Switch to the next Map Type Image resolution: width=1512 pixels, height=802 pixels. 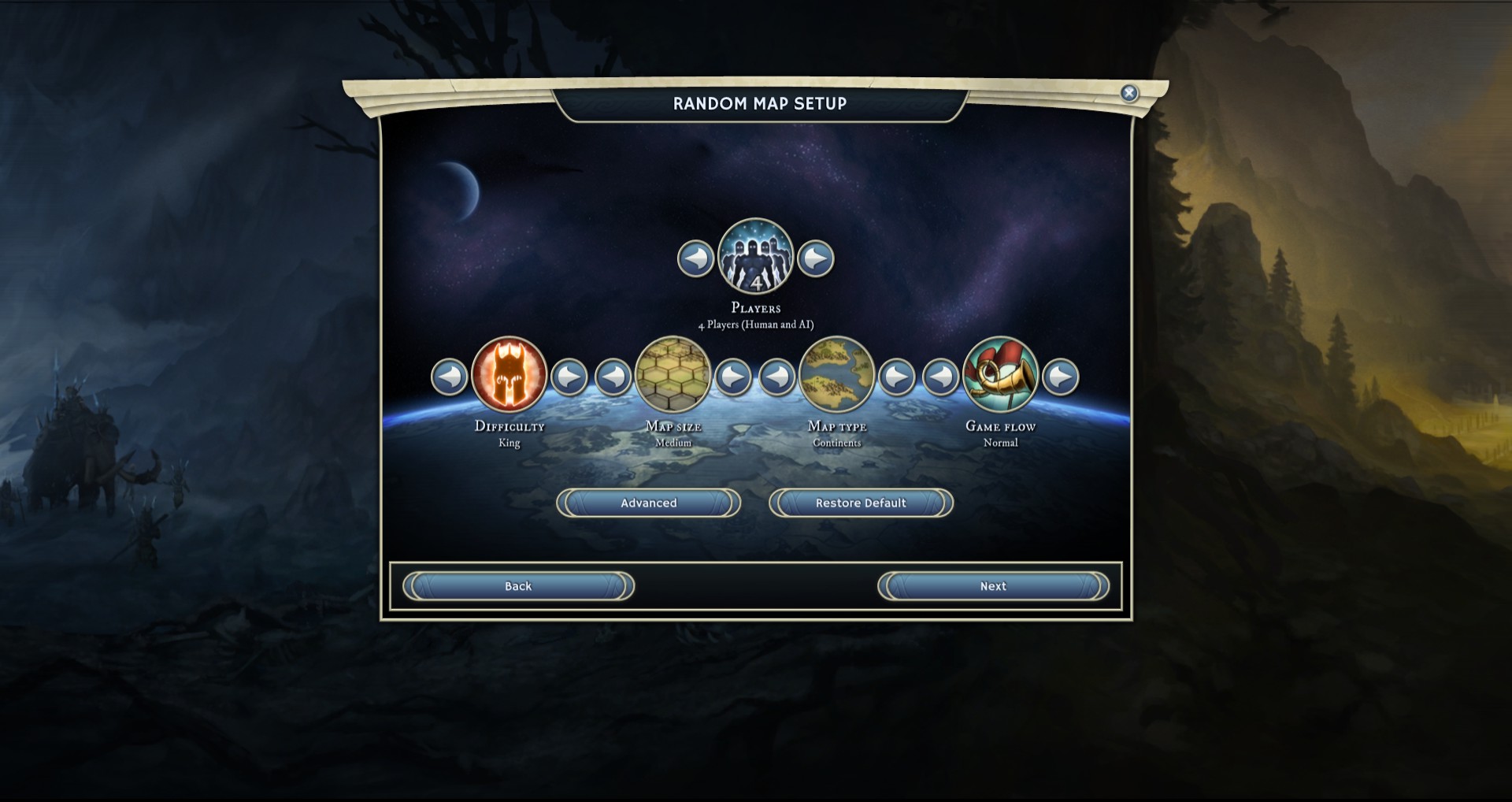(x=897, y=377)
